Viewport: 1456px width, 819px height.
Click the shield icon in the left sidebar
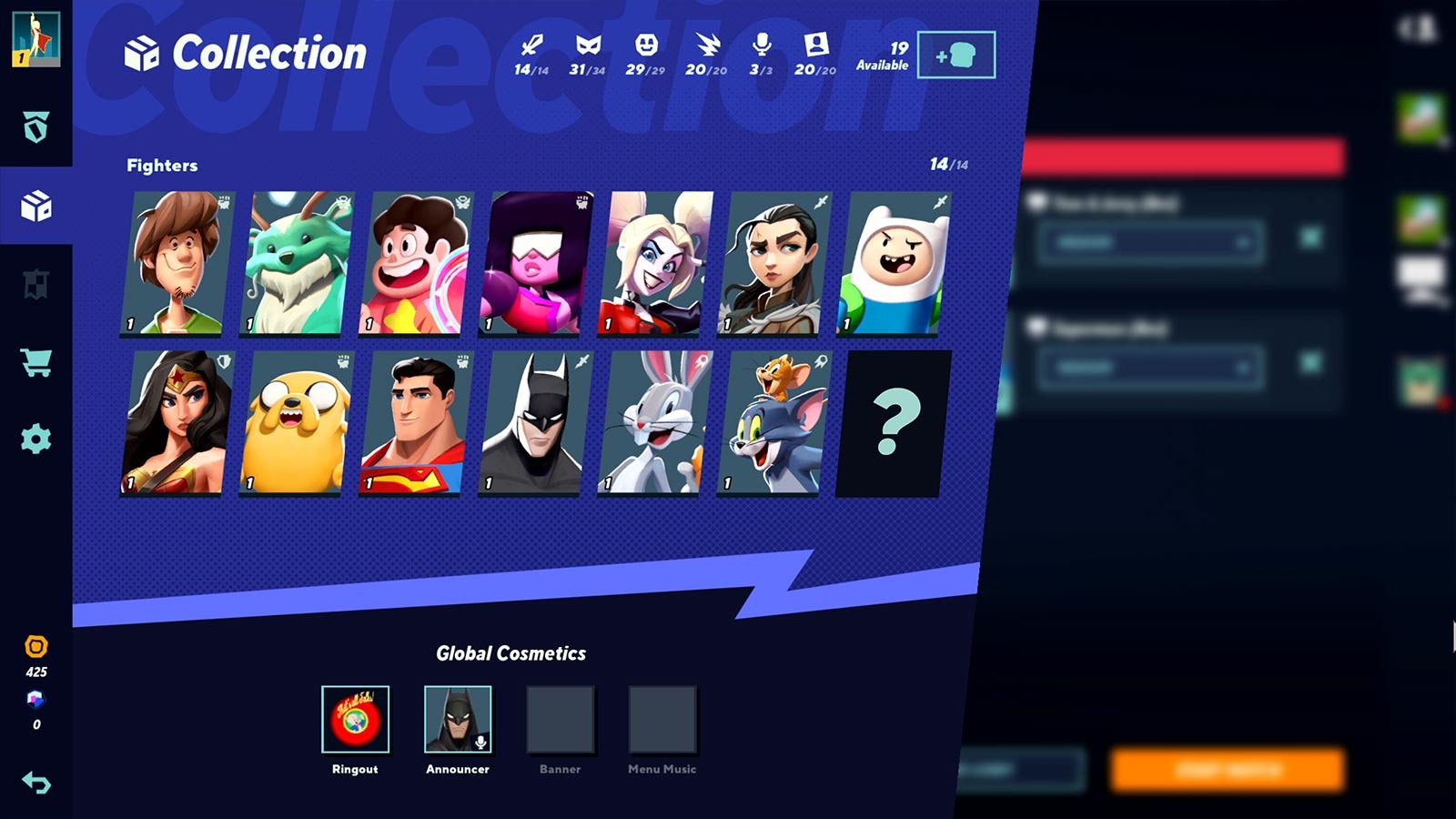click(x=36, y=127)
